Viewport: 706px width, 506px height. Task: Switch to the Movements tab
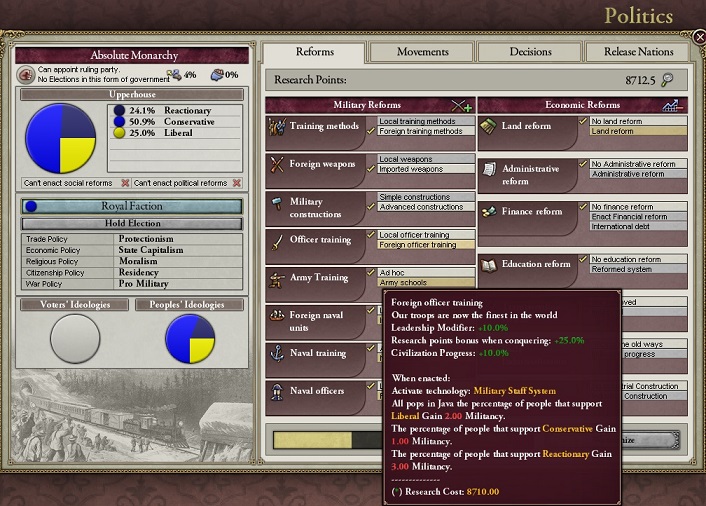[x=422, y=52]
